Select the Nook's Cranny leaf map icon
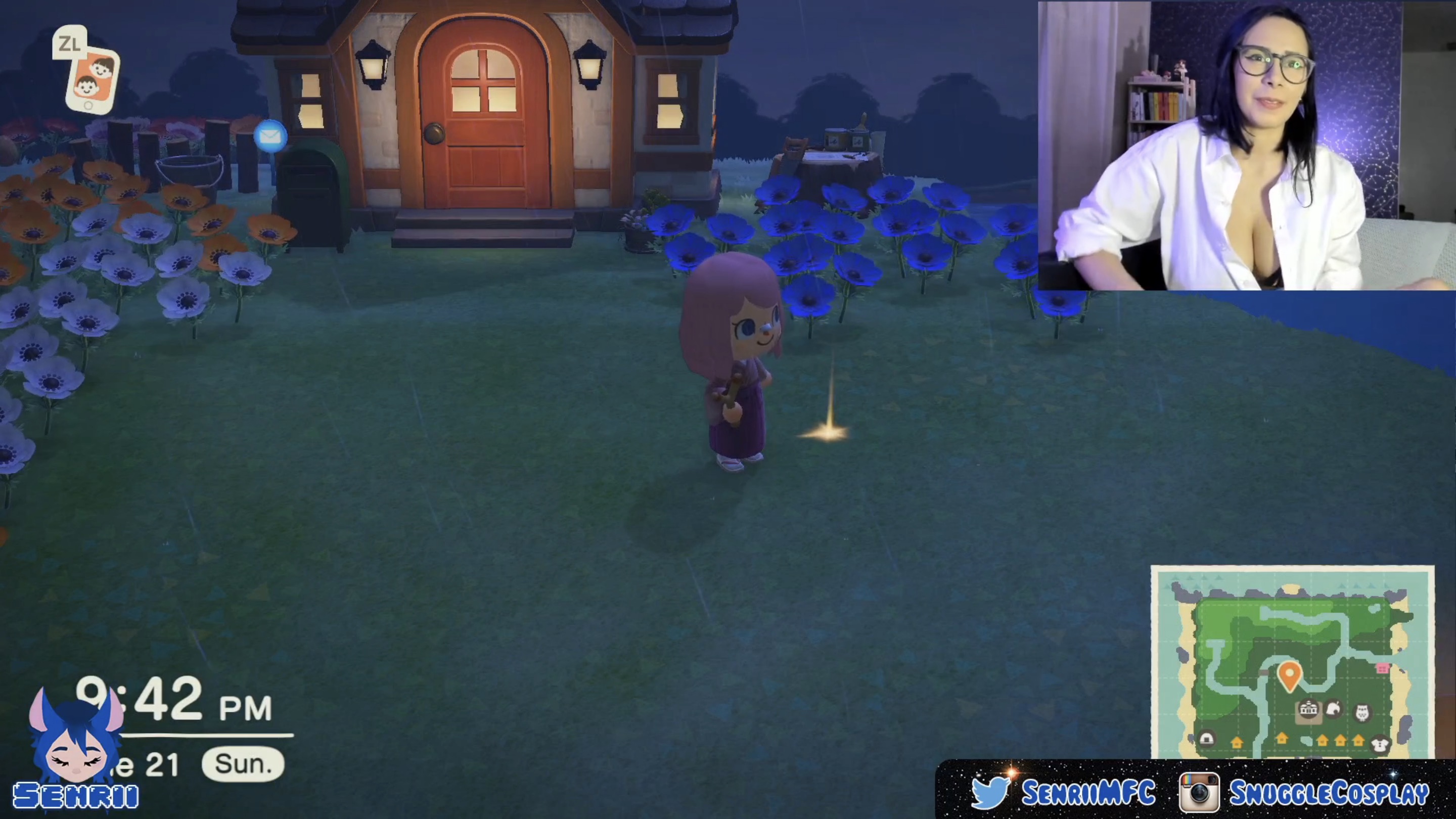The image size is (1456, 819). [1333, 709]
